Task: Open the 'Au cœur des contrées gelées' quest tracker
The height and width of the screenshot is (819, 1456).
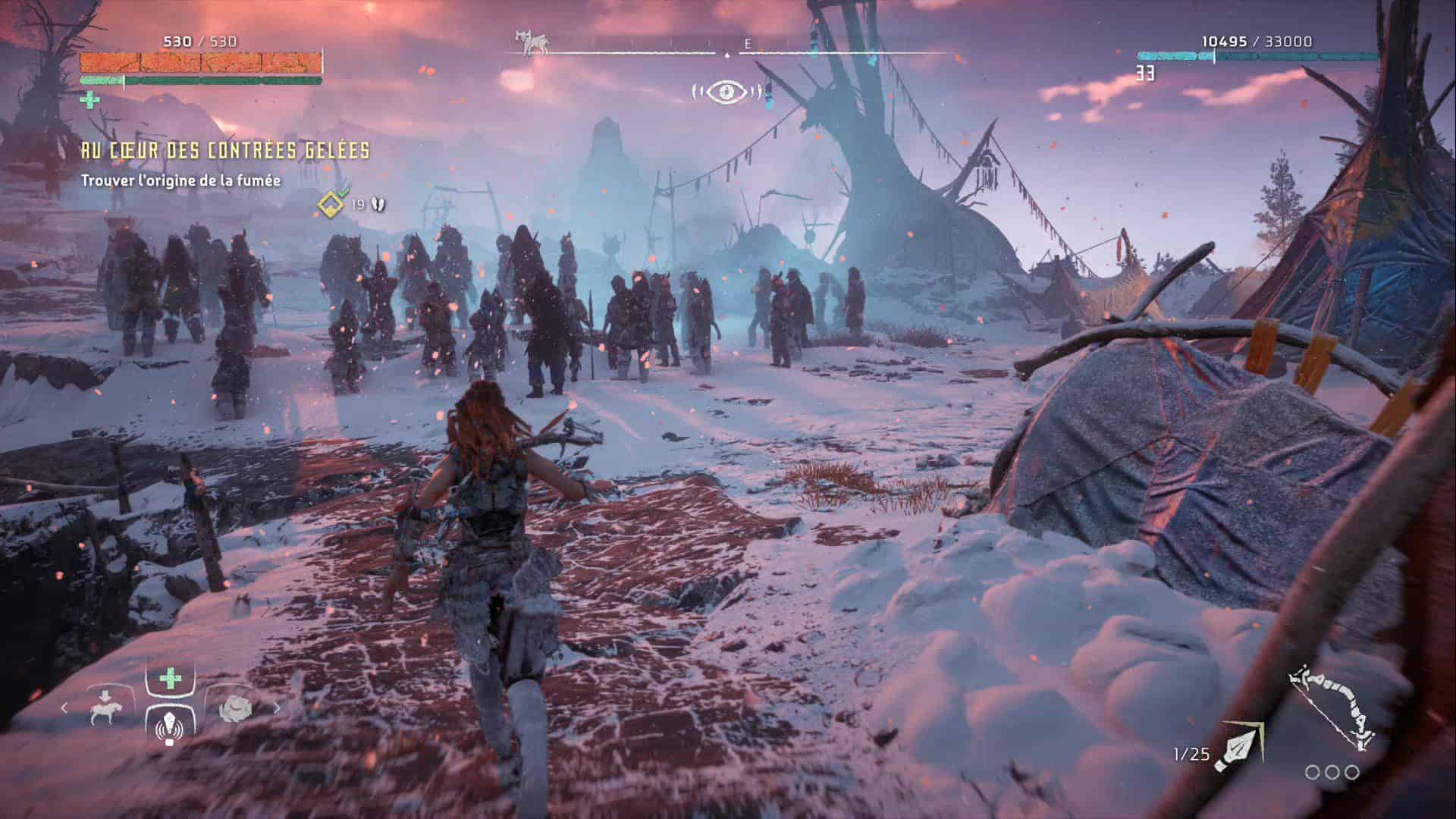Action: (225, 151)
